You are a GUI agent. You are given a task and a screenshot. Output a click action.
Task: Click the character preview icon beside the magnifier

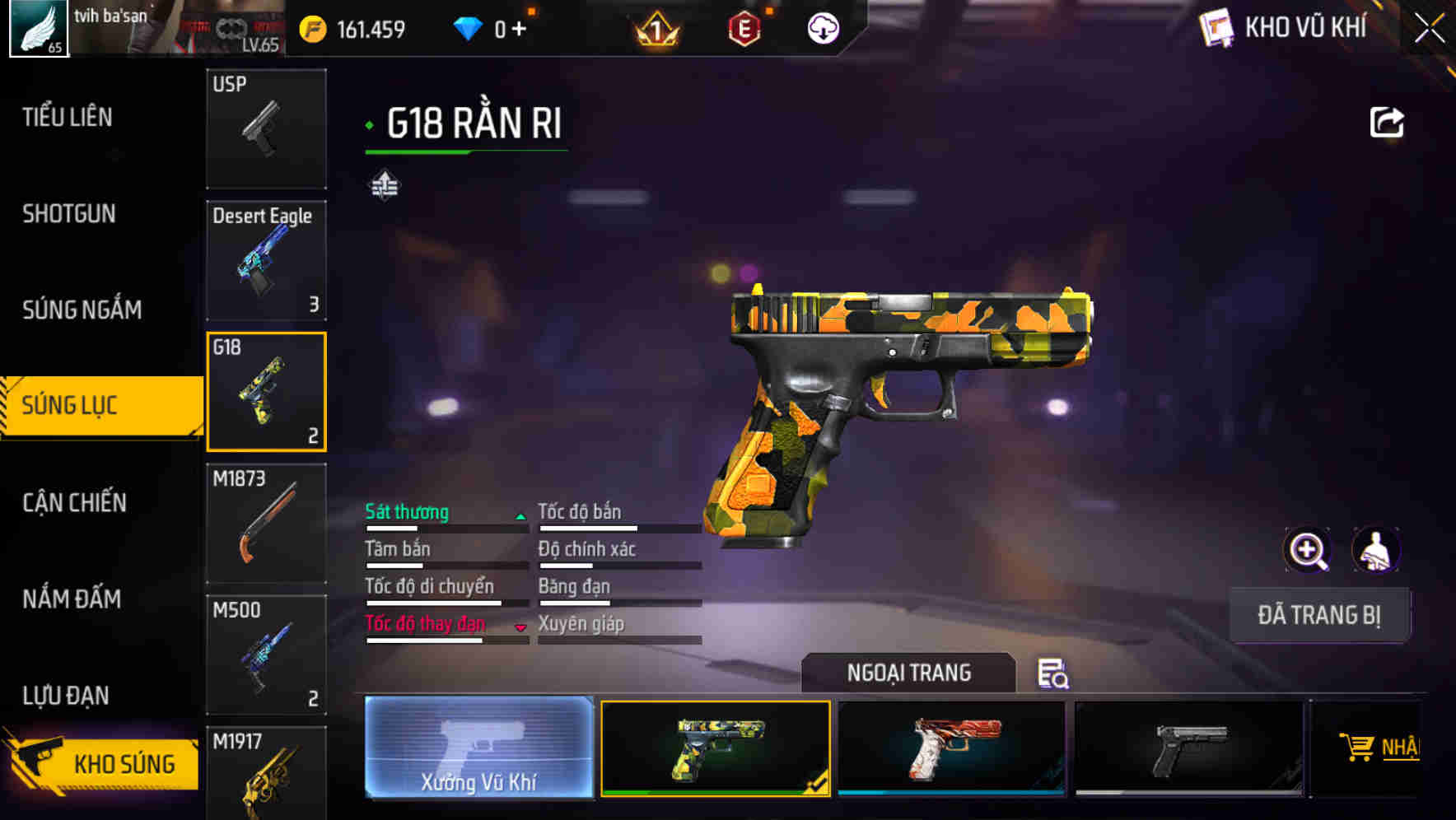(1375, 549)
